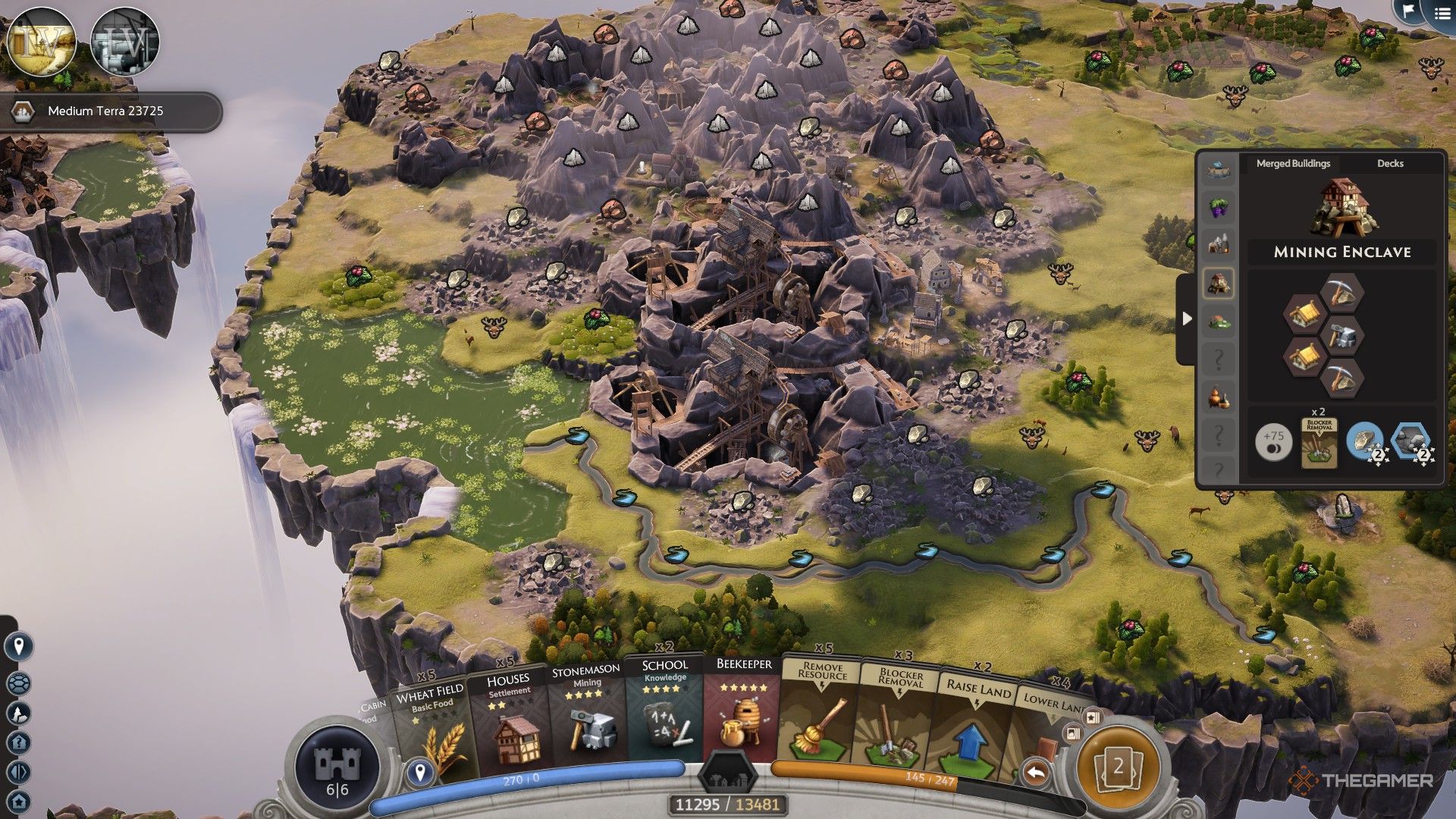Select the Remove Resource card
The width and height of the screenshot is (1456, 819).
click(x=821, y=717)
